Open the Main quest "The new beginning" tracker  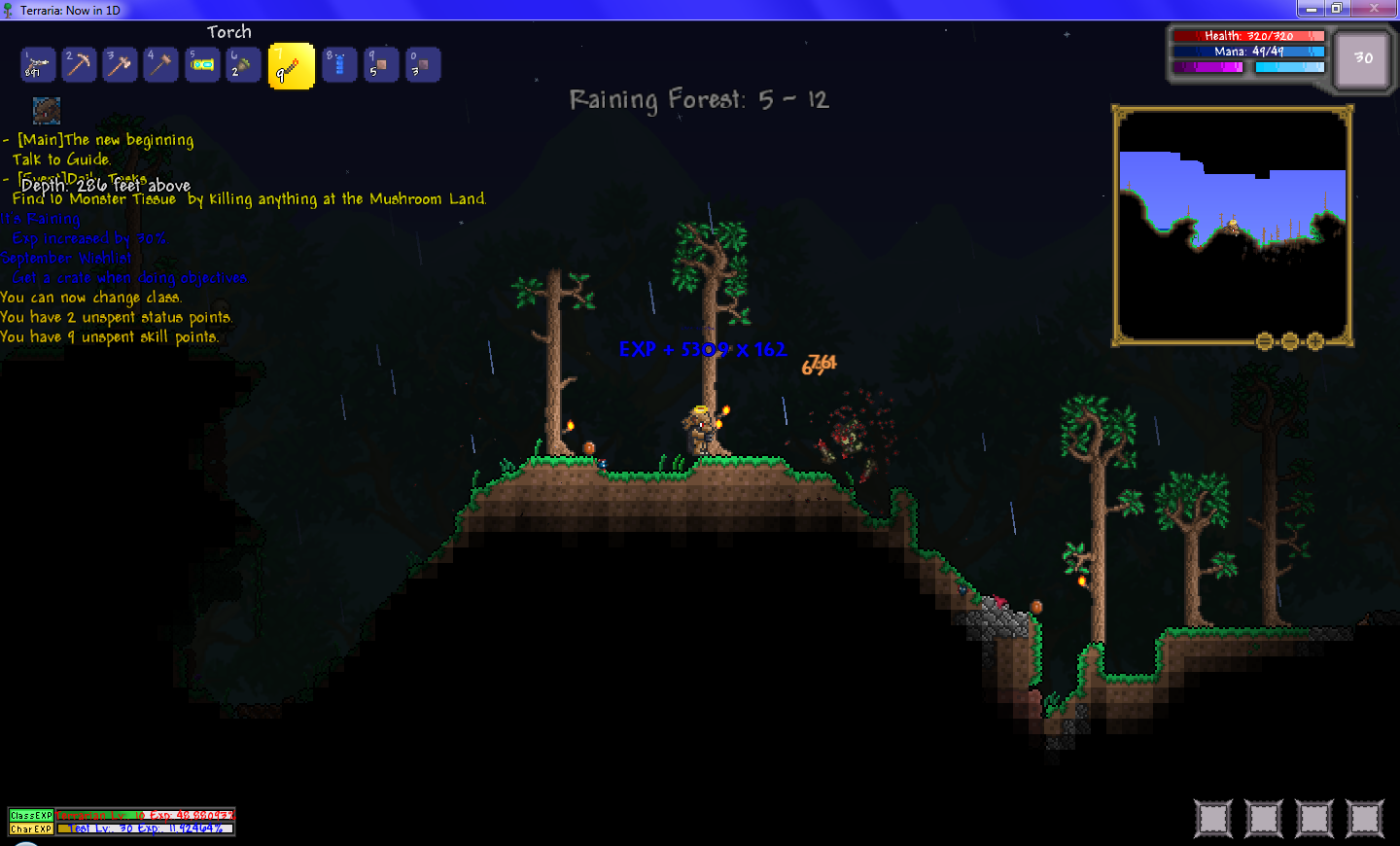(105, 140)
